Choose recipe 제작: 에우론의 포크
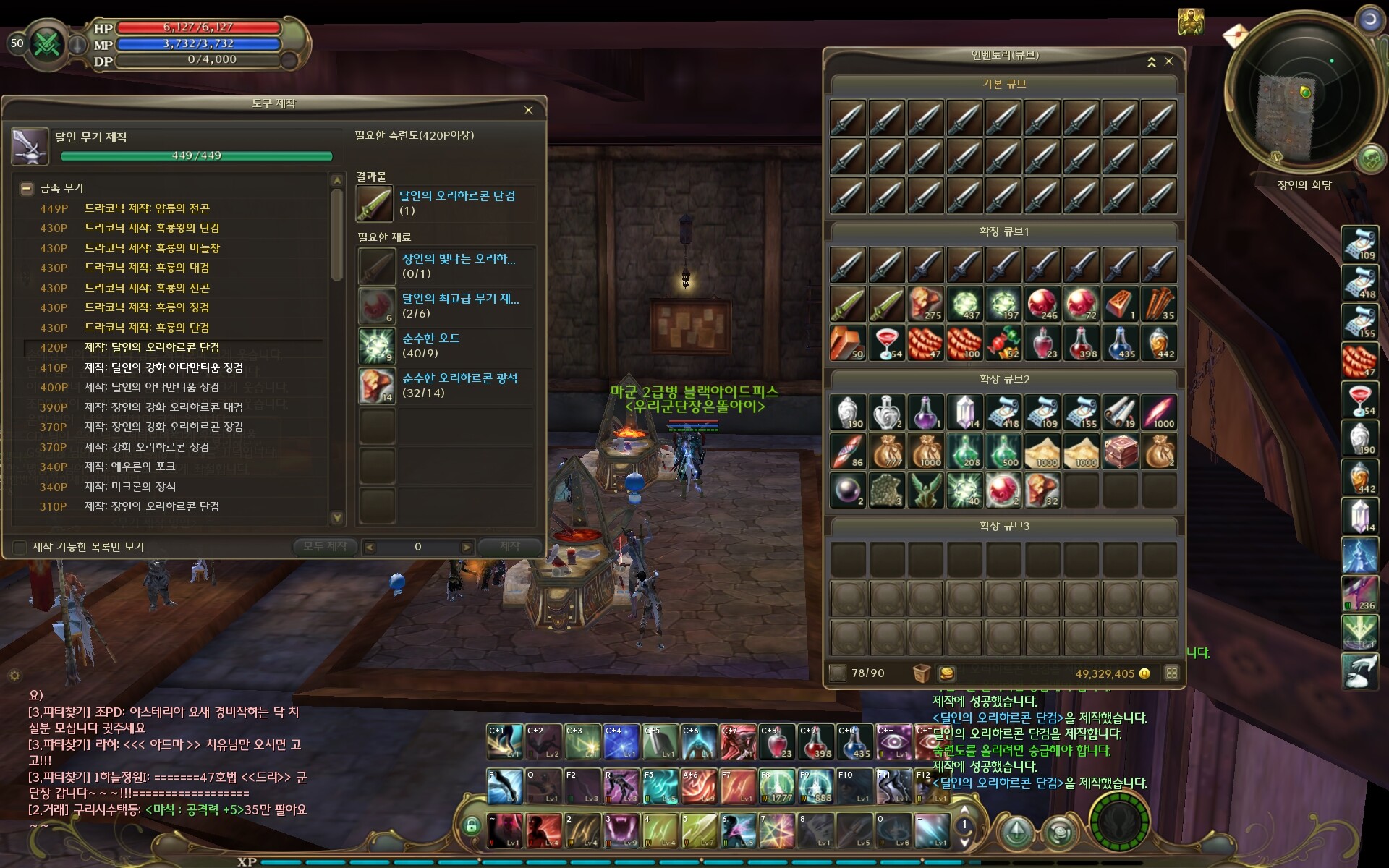Viewport: 1389px width, 868px height. pos(129,467)
